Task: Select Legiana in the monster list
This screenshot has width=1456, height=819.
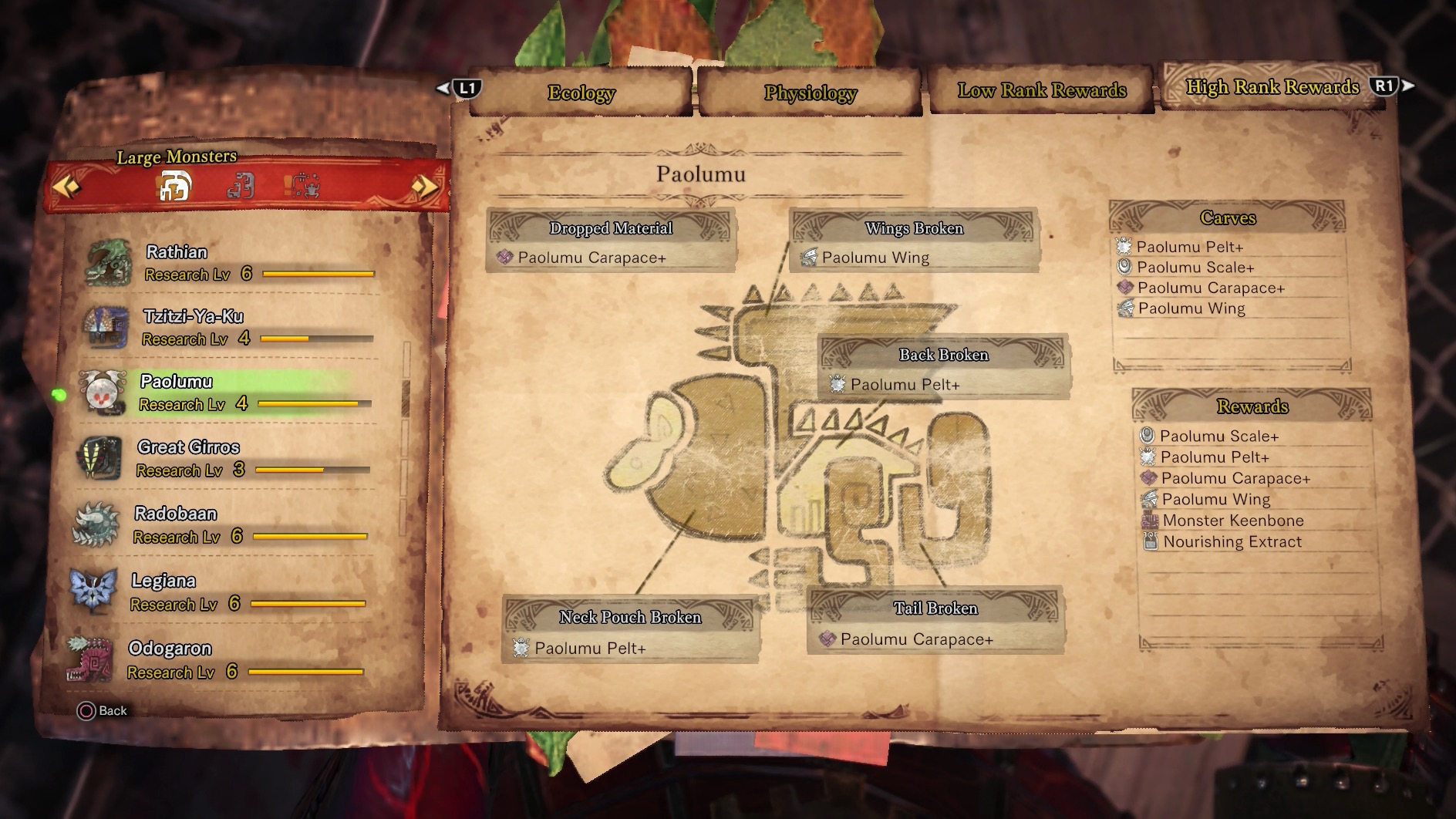Action: (224, 591)
